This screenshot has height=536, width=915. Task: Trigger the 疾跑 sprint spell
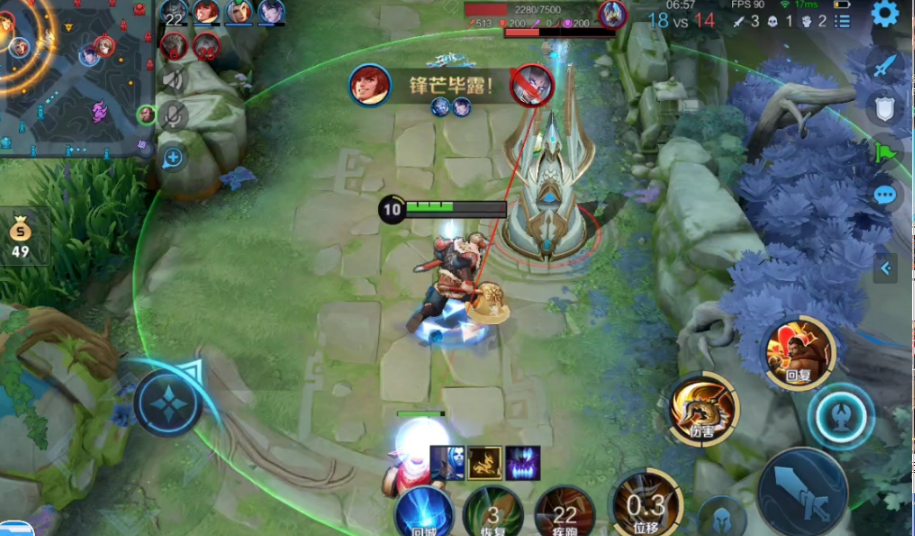[565, 512]
